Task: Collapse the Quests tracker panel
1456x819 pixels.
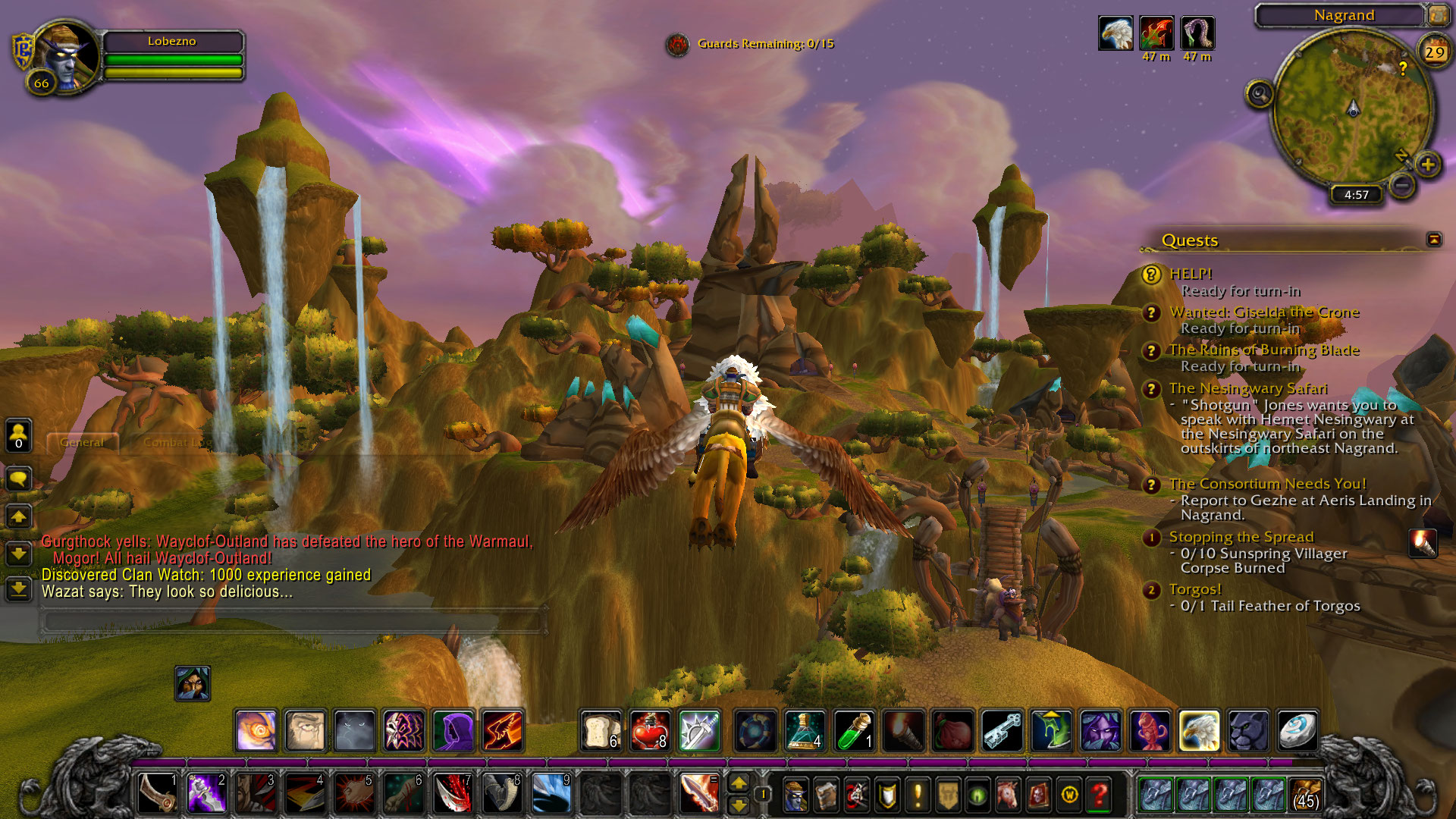Action: 1433,240
